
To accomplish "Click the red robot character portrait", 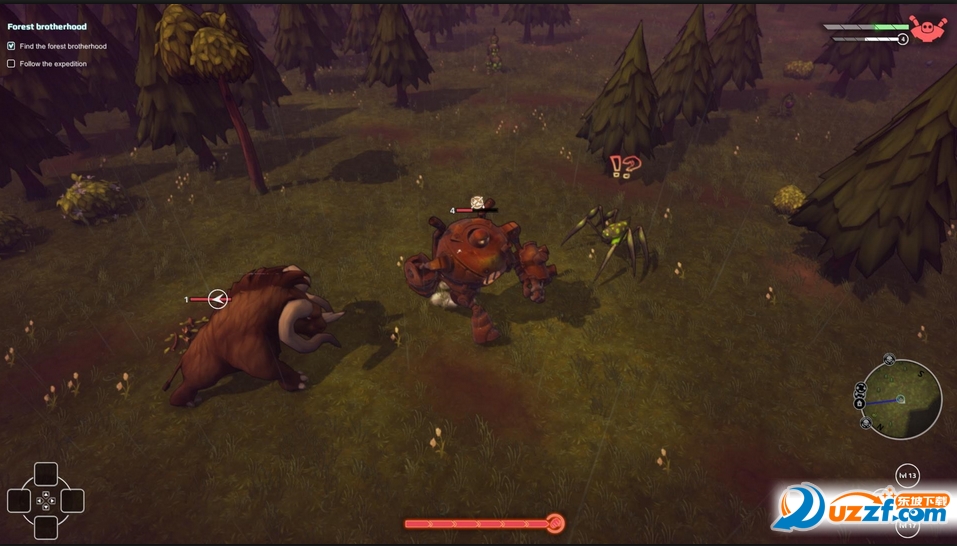I will click(x=927, y=31).
